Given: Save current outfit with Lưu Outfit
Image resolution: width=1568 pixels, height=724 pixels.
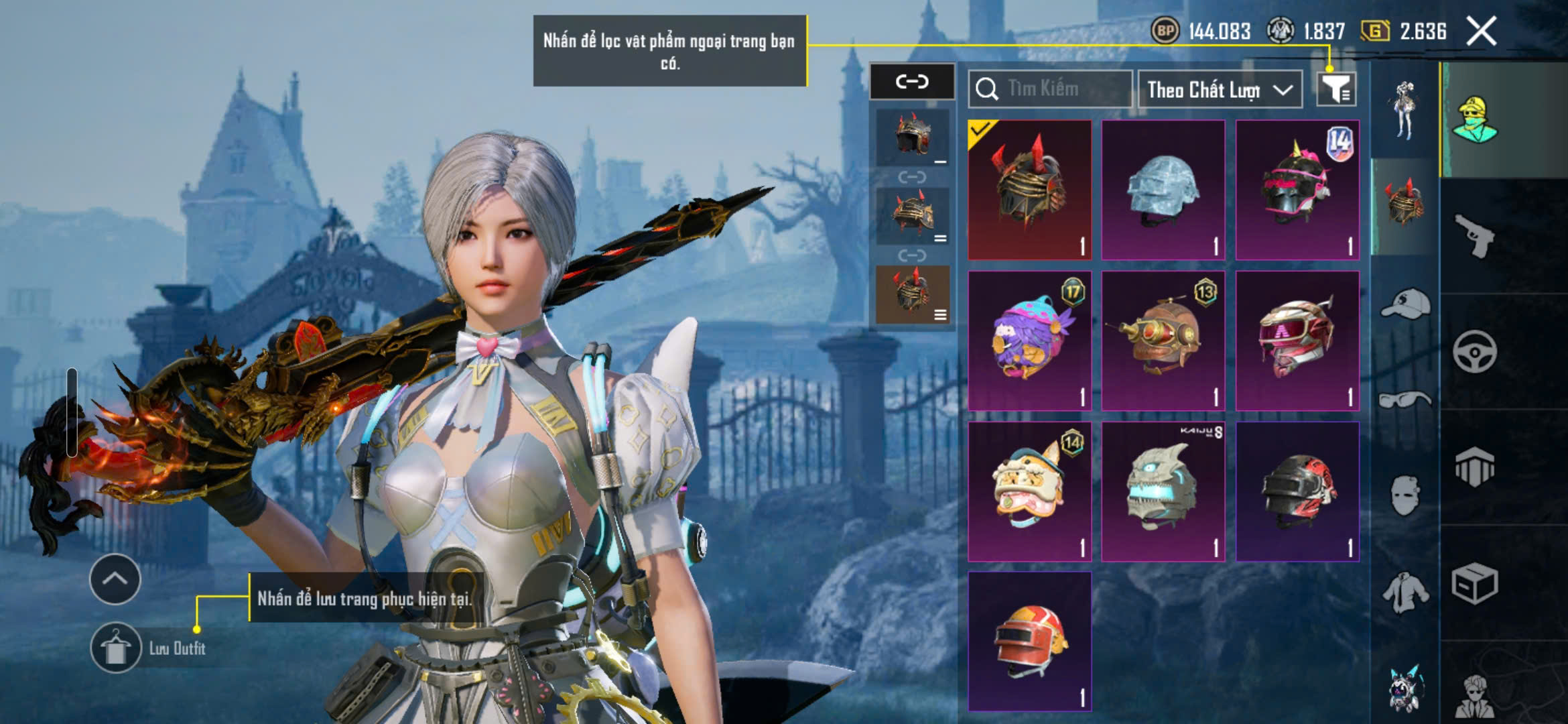Looking at the screenshot, I should [x=115, y=648].
